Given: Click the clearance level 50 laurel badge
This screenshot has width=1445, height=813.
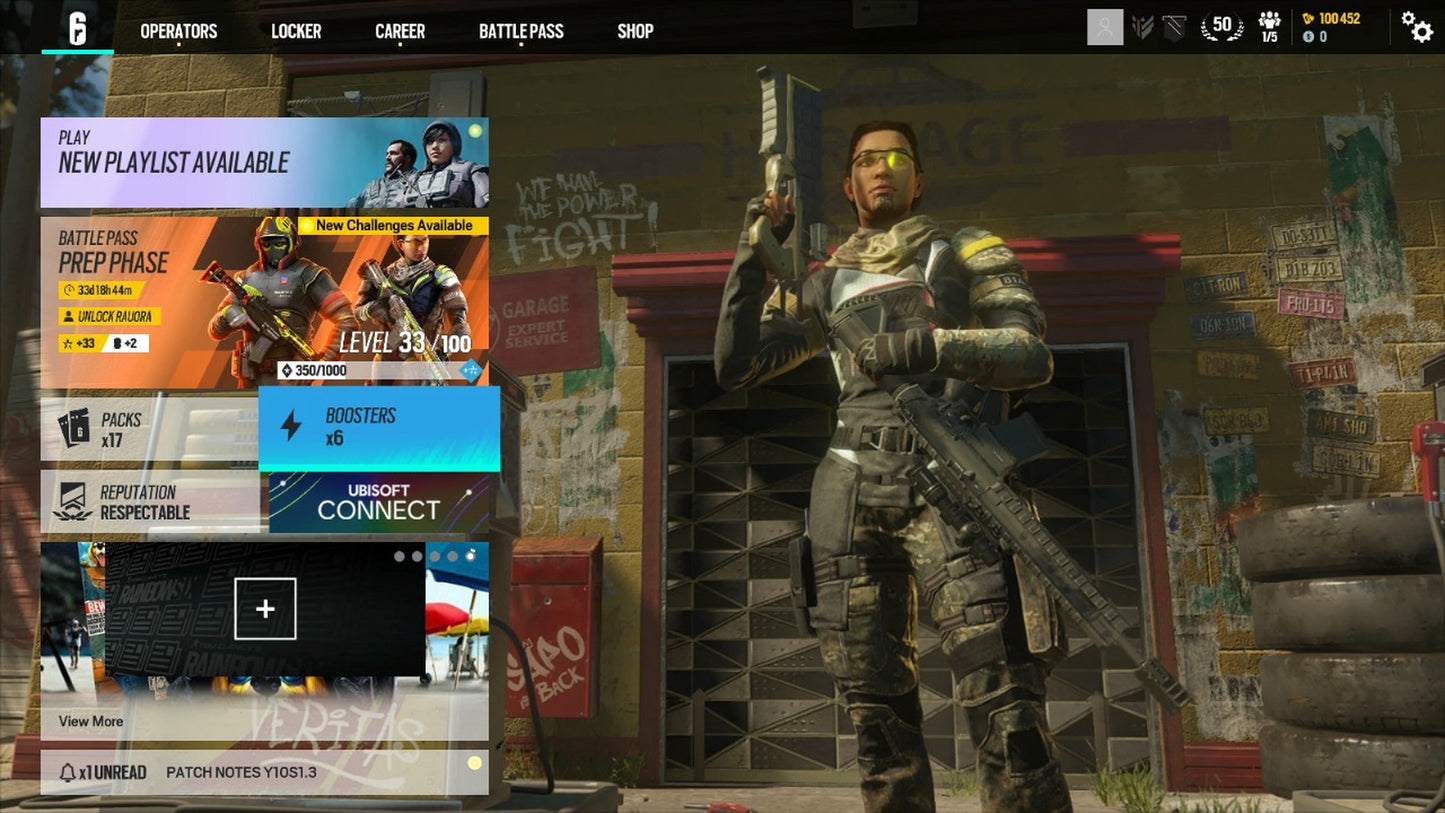Looking at the screenshot, I should 1222,25.
